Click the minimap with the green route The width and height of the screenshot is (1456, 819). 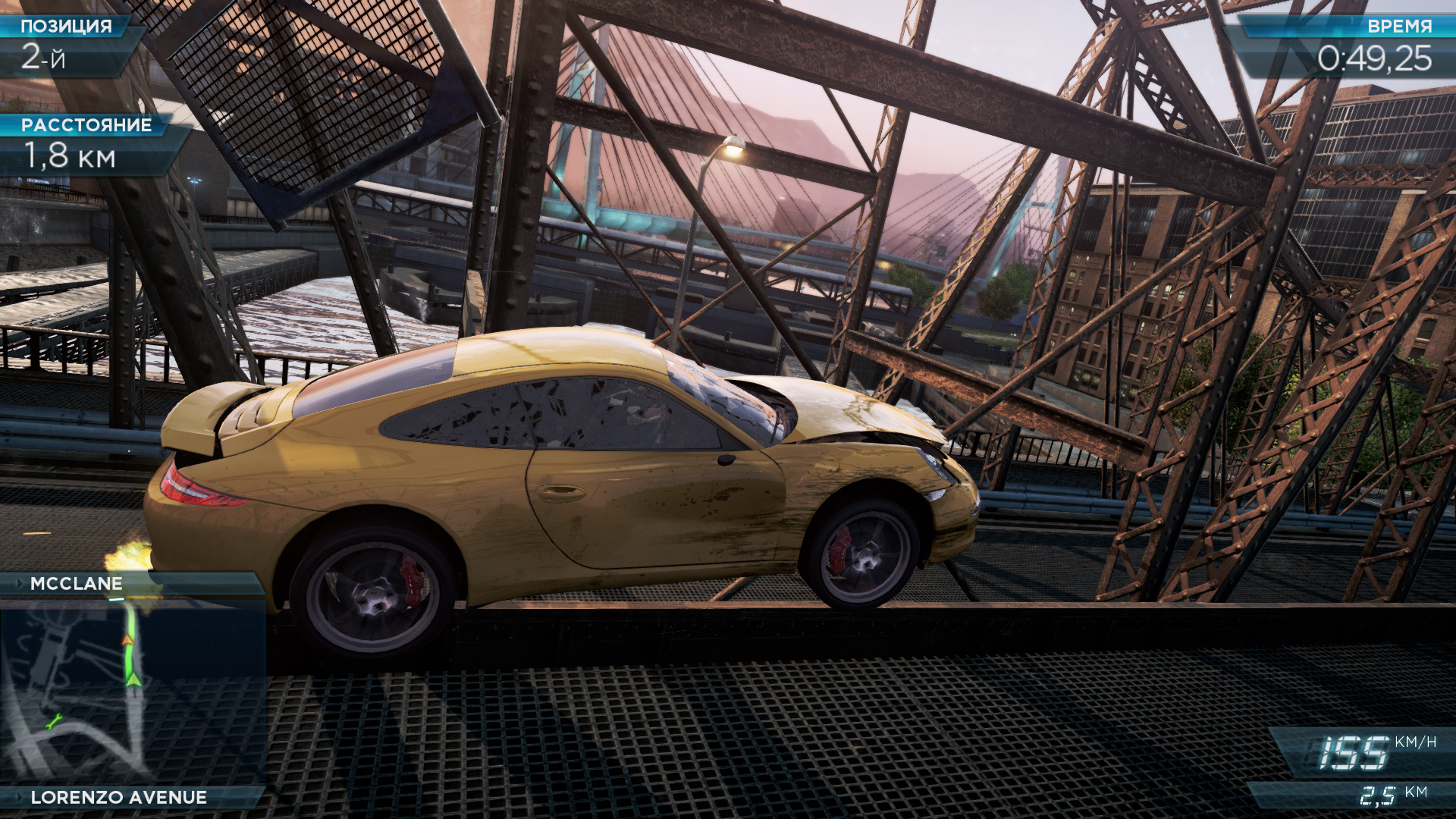(x=133, y=690)
